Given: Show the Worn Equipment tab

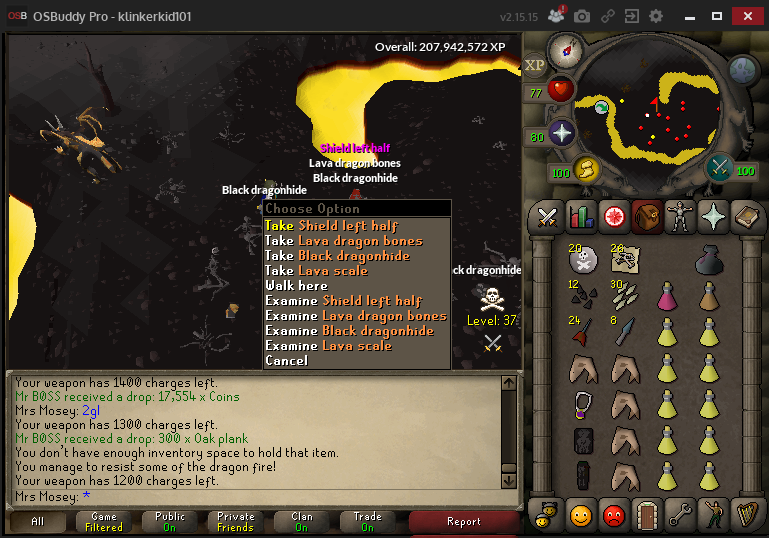Looking at the screenshot, I should [x=680, y=216].
